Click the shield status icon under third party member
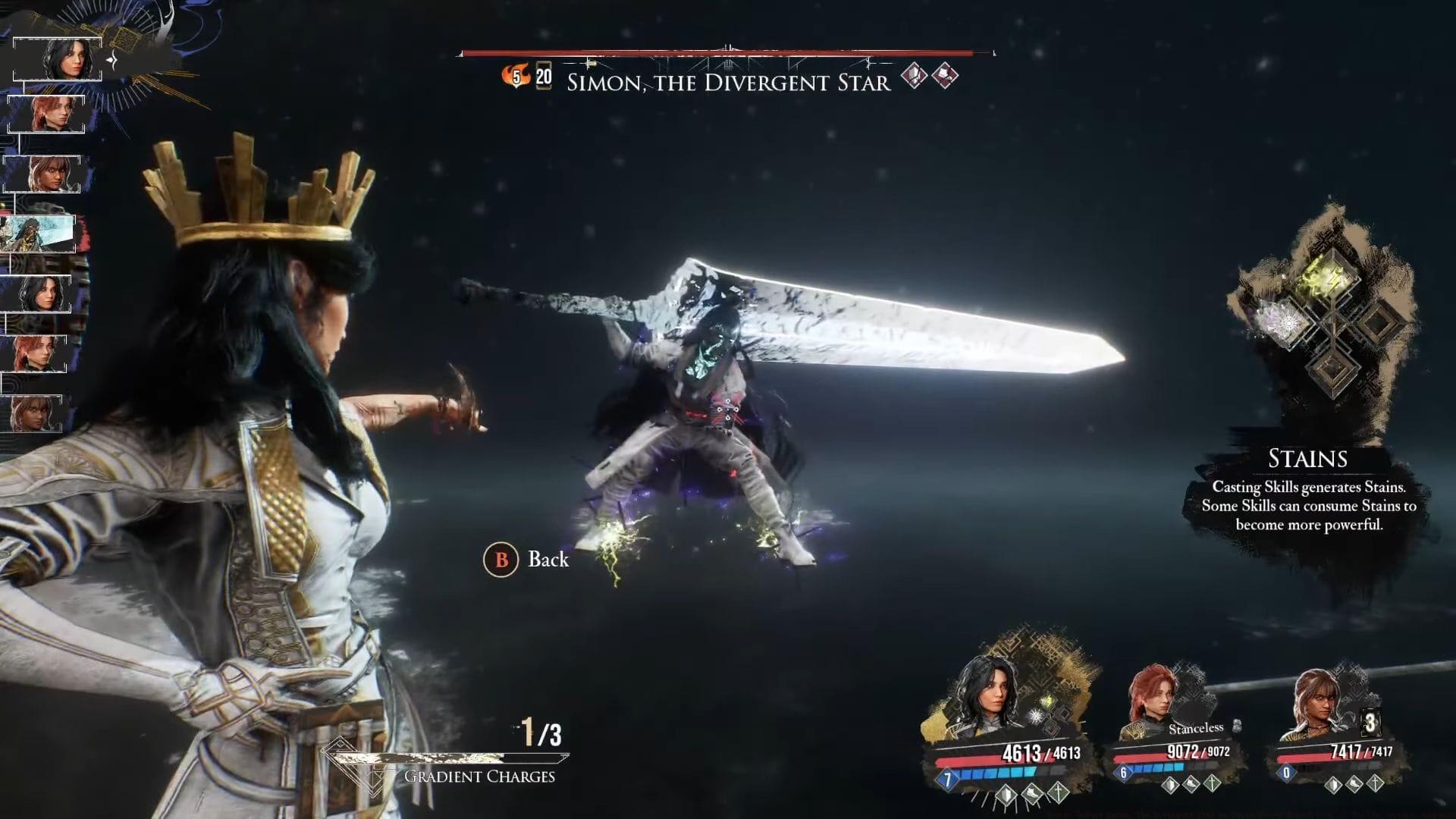Viewport: 1456px width, 819px height. pos(1332,785)
